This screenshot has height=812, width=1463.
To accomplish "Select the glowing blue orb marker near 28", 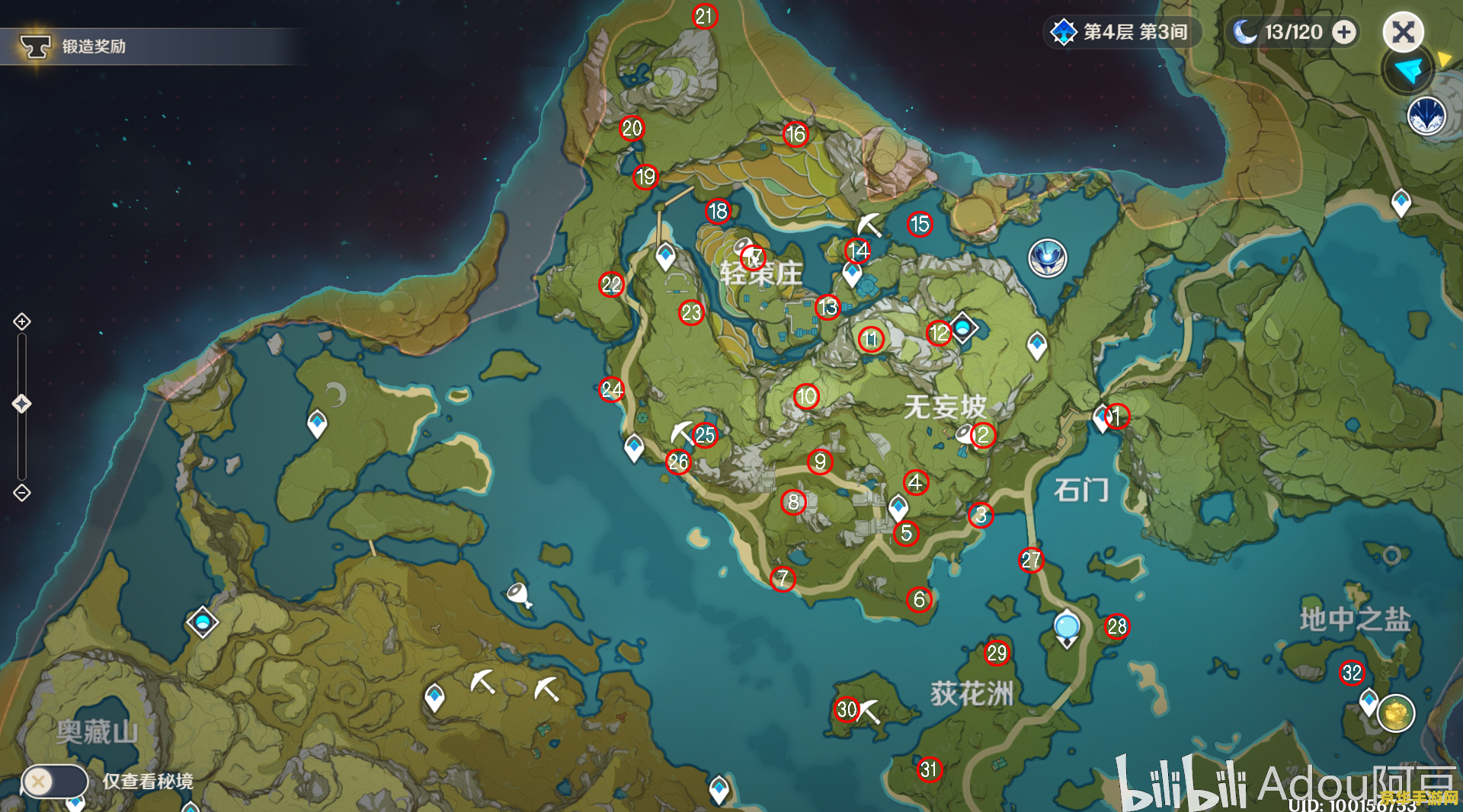I will click(1067, 626).
